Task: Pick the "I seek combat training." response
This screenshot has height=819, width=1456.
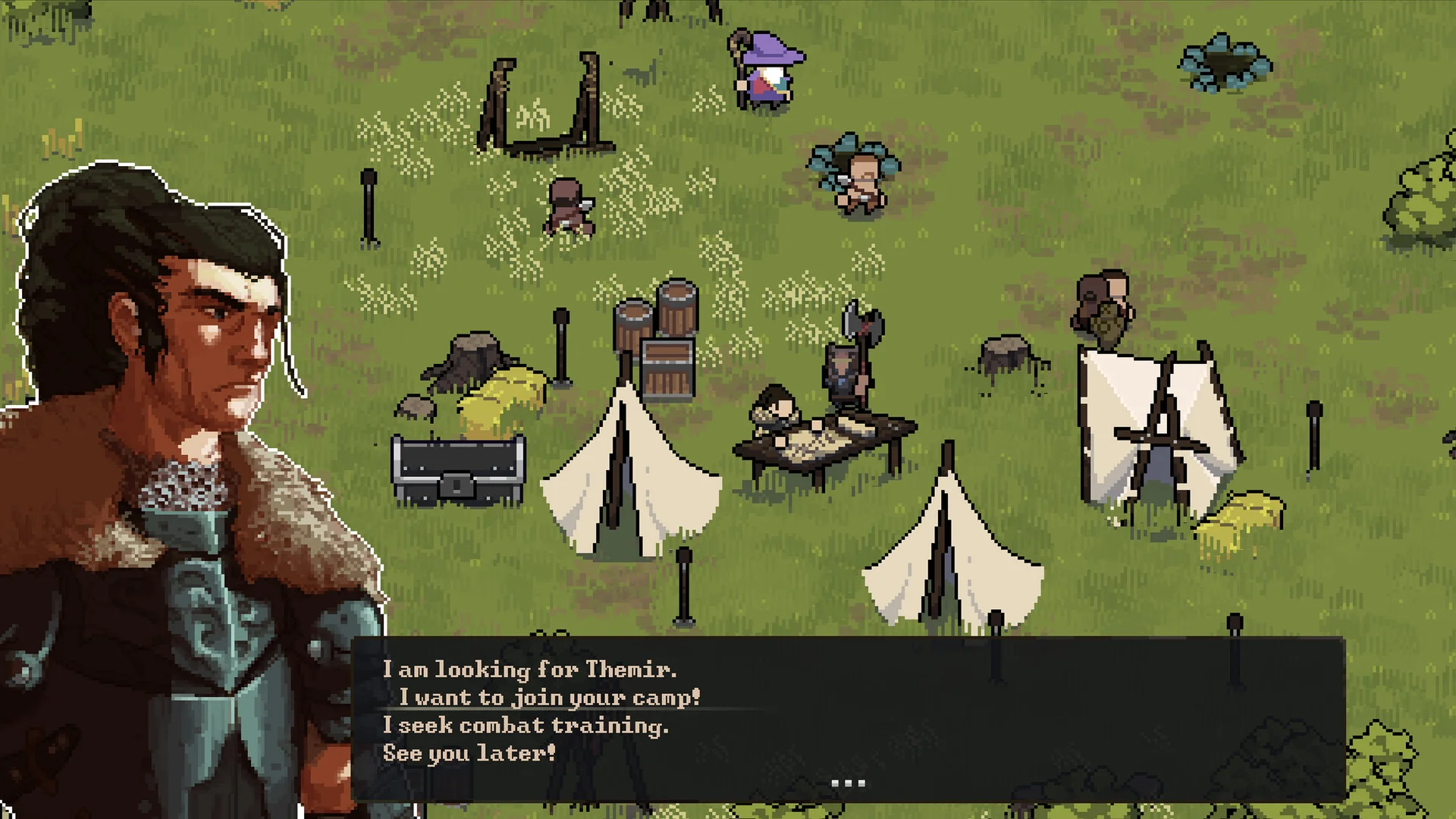Action: pyautogui.click(x=526, y=726)
